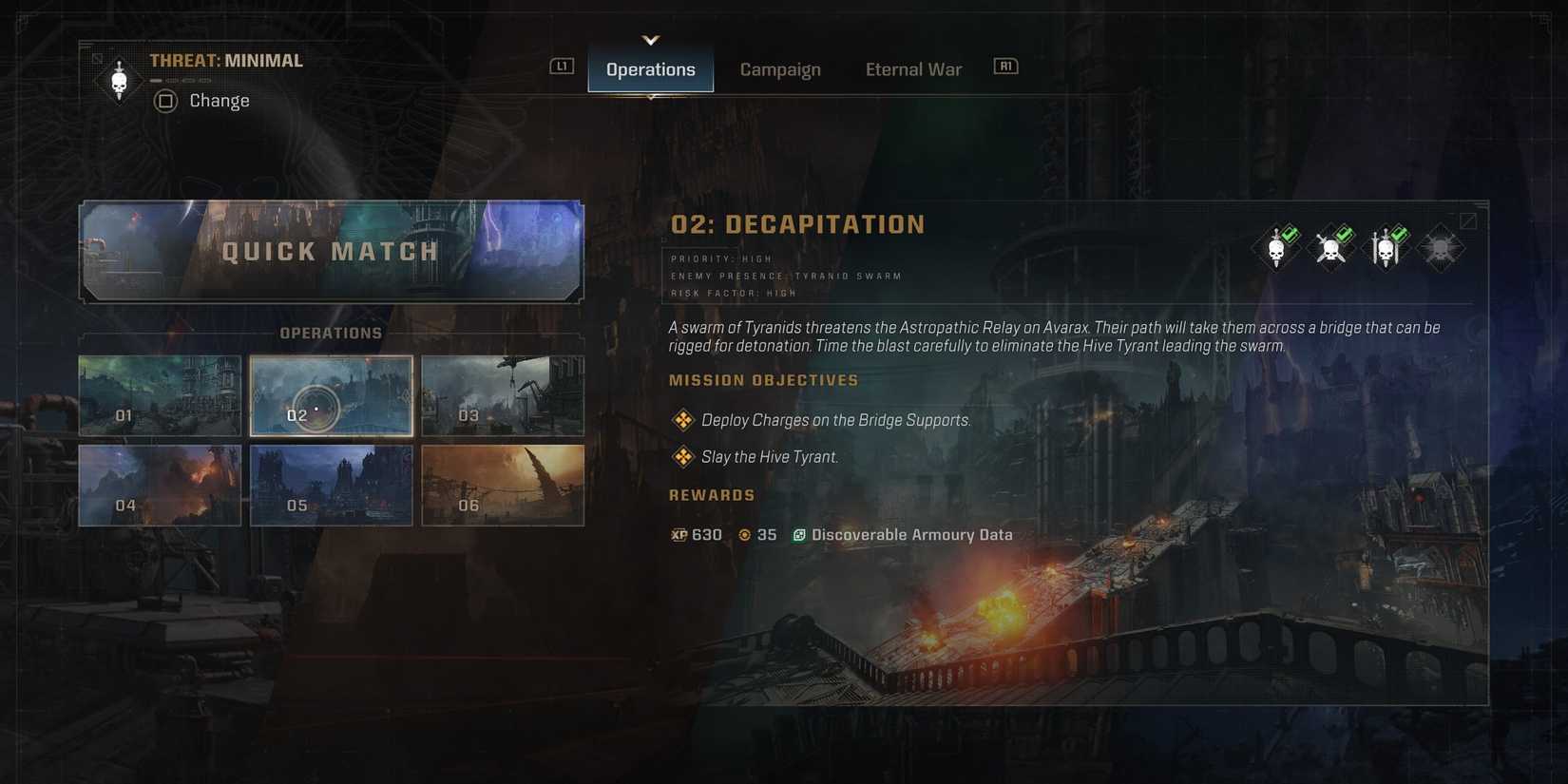Select the crossed-swords skull difficulty icon

click(x=1330, y=245)
